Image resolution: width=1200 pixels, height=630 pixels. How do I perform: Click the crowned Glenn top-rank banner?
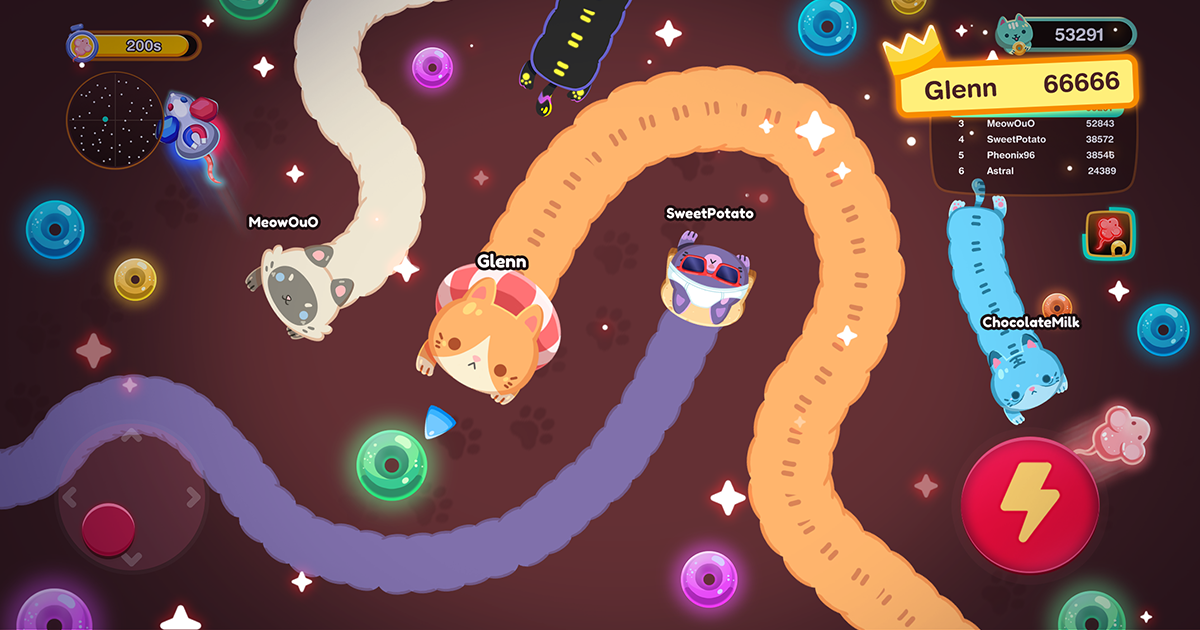[1017, 87]
